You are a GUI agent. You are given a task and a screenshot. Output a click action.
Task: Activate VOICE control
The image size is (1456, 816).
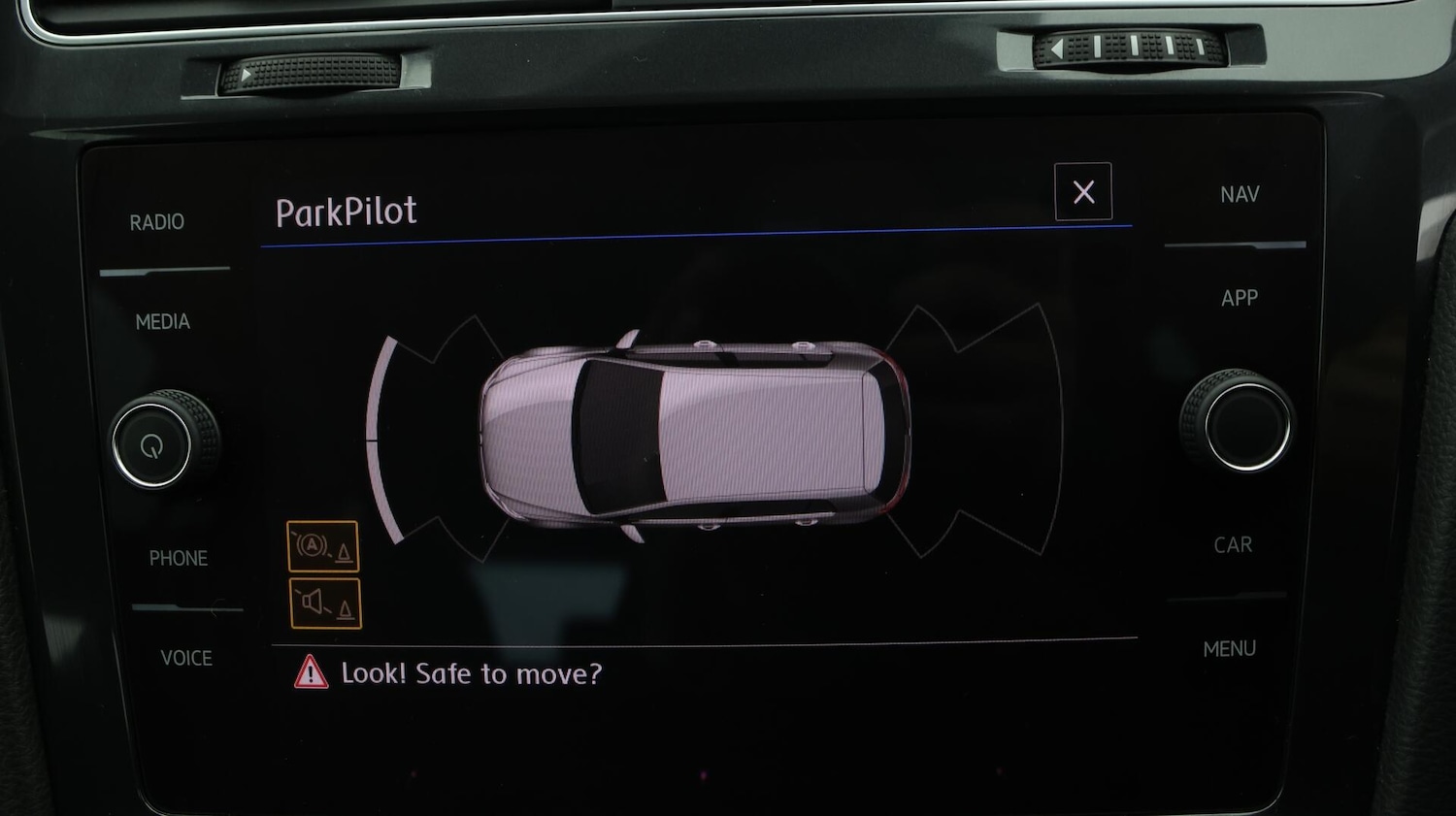186,658
